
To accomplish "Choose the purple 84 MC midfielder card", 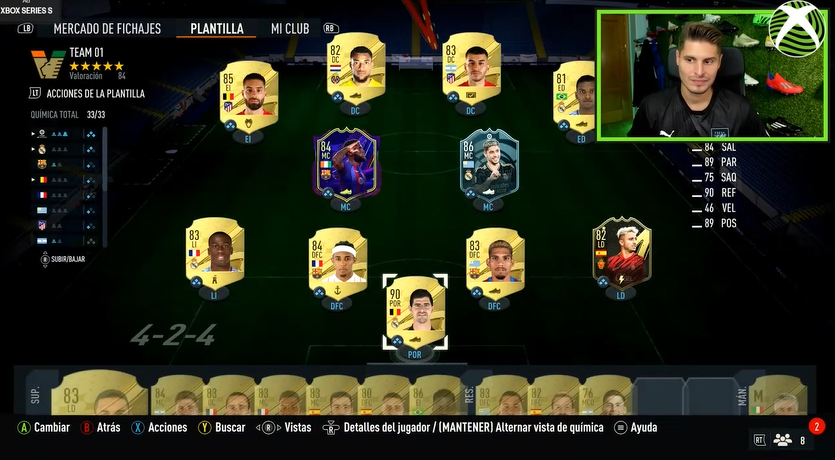I will click(345, 162).
